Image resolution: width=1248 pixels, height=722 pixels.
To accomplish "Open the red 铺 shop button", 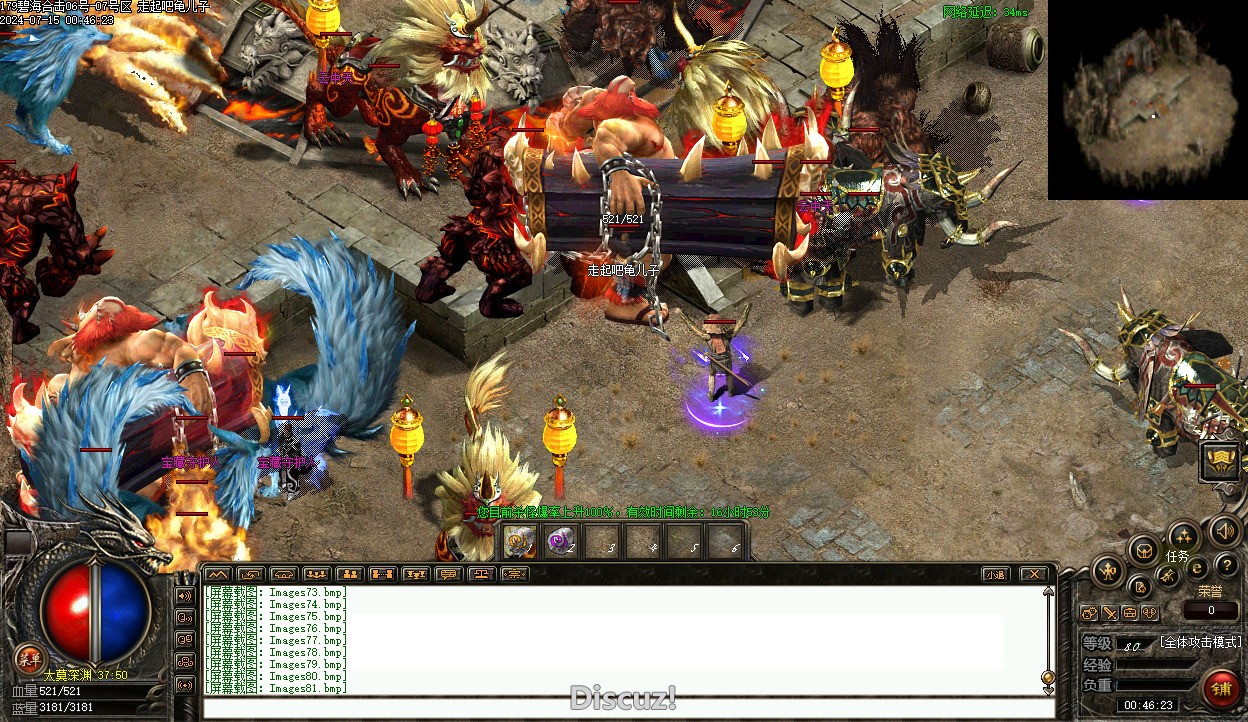I will click(1221, 689).
